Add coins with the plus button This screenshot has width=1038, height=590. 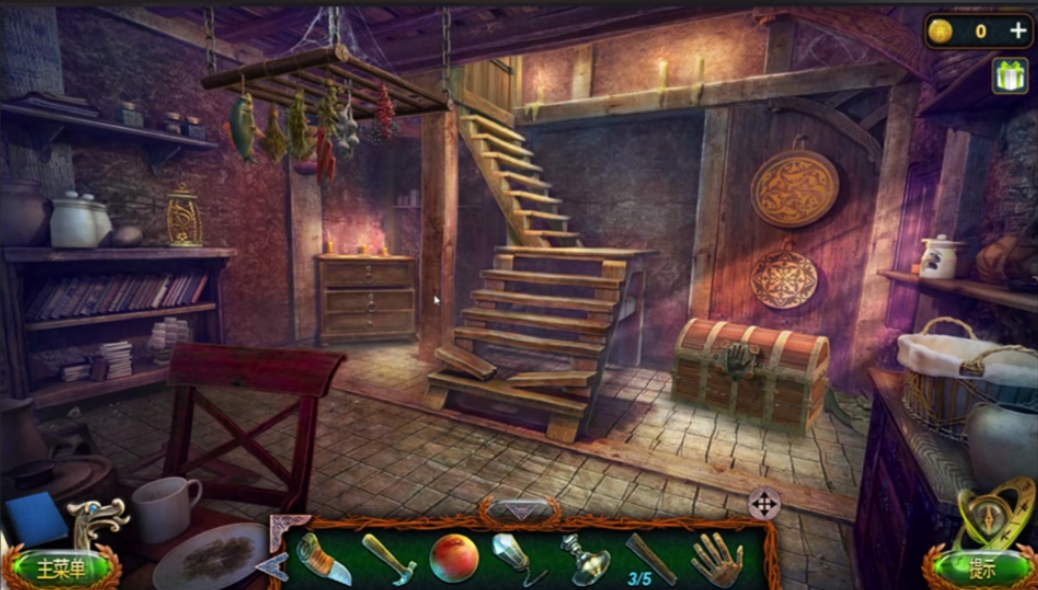1018,31
